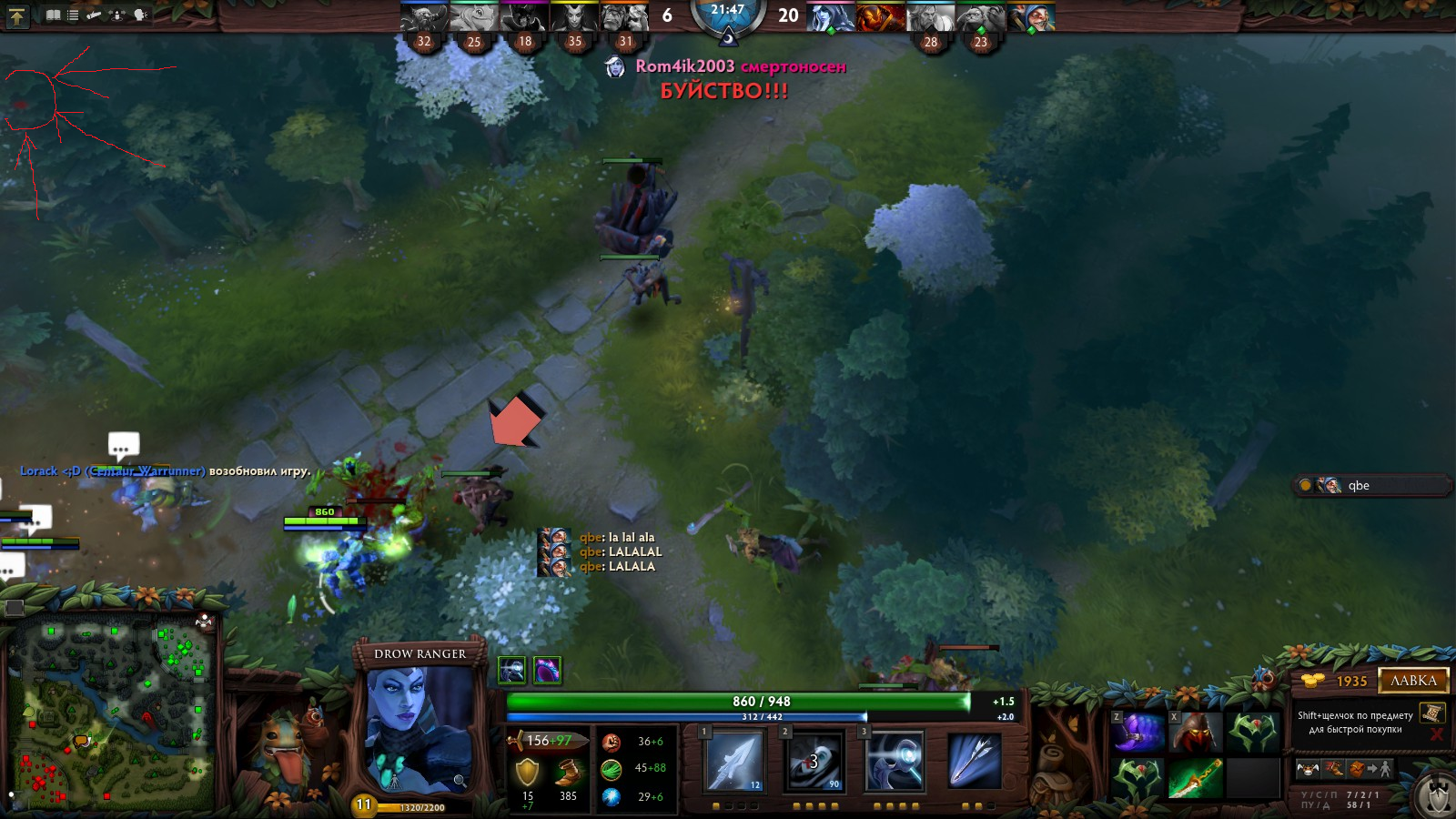Image resolution: width=1456 pixels, height=819 pixels.
Task: Use the green sword item in the inventory
Action: pyautogui.click(x=1195, y=779)
